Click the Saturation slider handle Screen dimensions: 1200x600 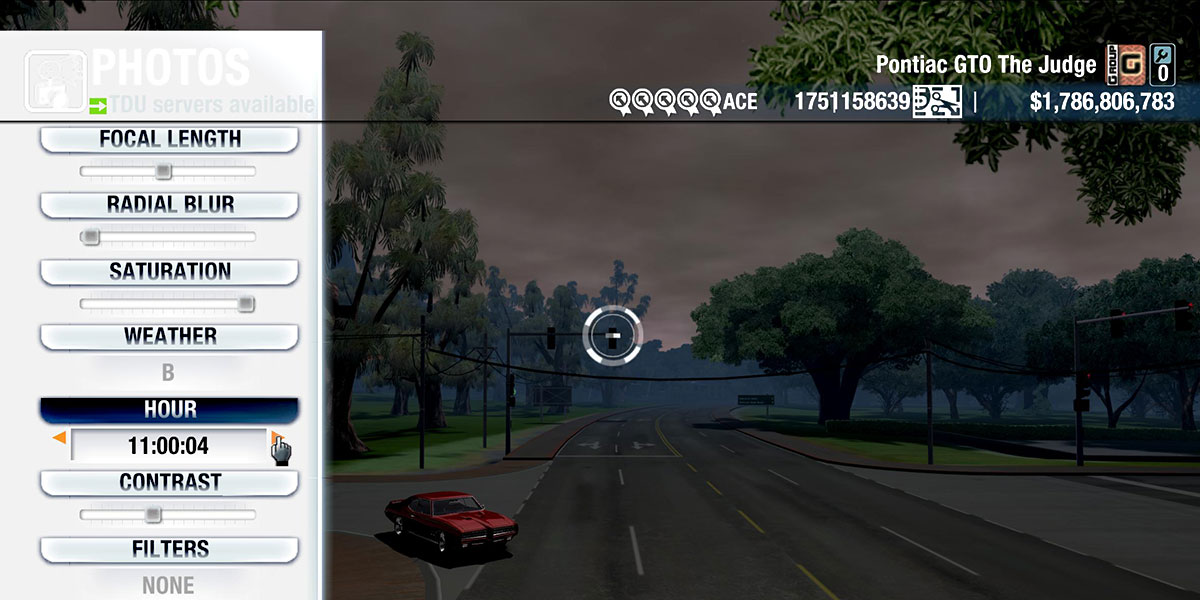(245, 304)
